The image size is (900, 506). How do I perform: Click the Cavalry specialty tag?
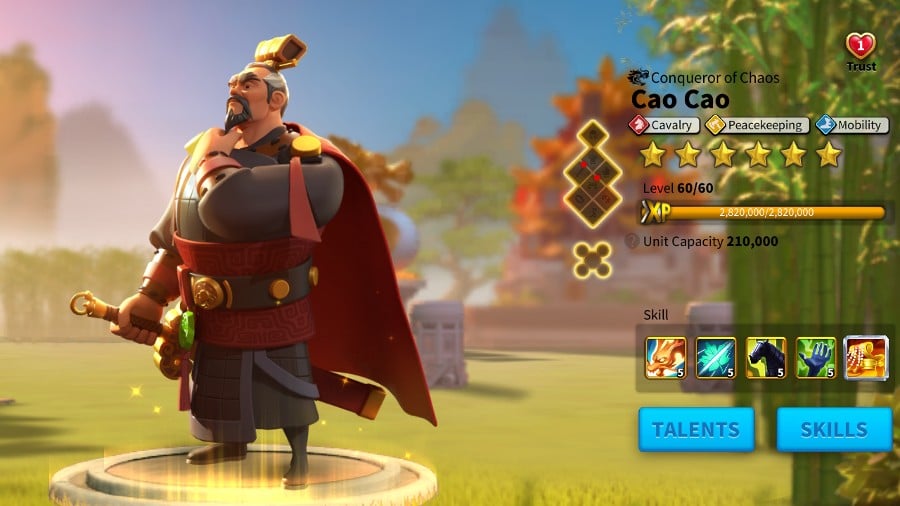[664, 125]
